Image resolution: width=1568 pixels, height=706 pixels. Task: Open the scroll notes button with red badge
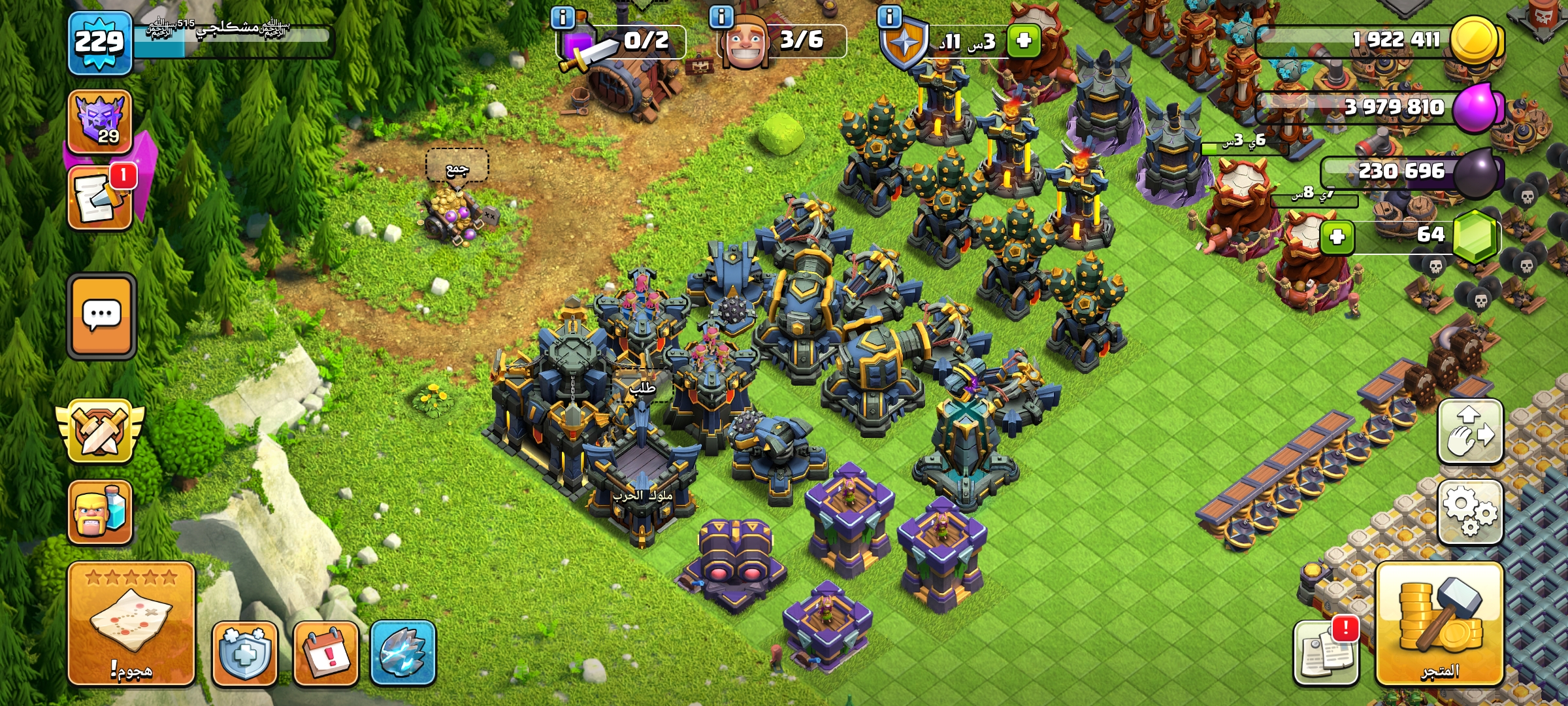click(100, 198)
